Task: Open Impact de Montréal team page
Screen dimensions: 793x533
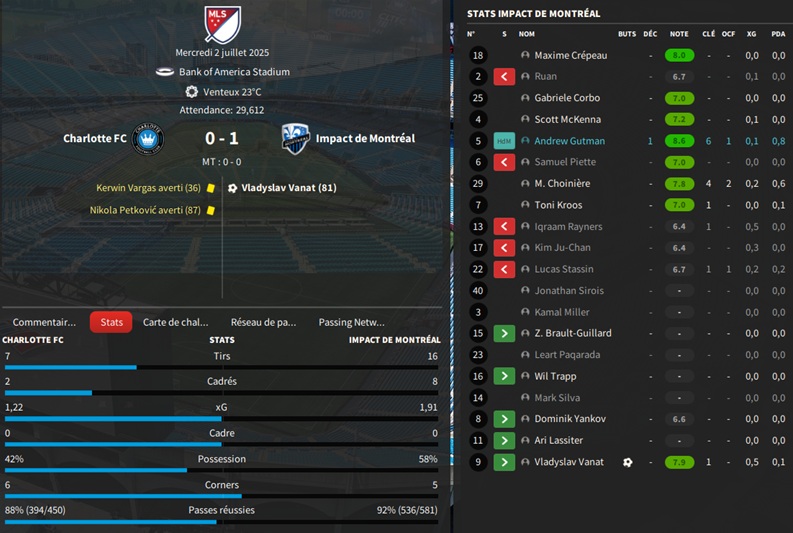Action: [365, 139]
